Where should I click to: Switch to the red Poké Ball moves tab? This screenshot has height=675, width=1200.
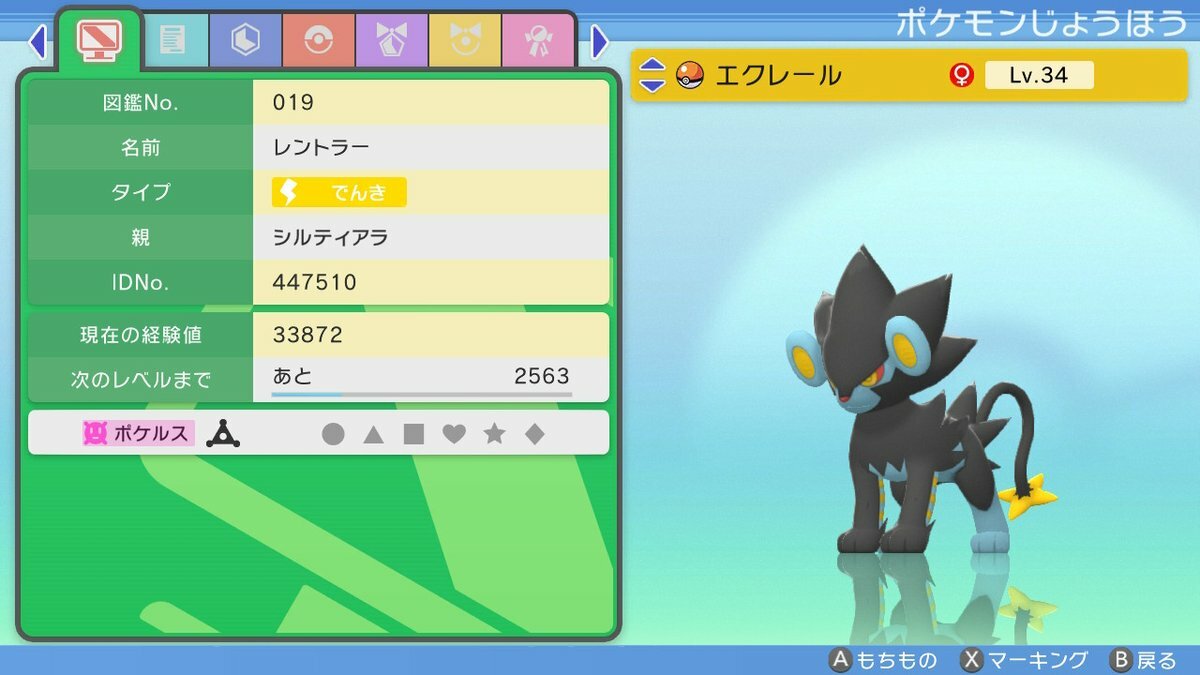pos(318,41)
